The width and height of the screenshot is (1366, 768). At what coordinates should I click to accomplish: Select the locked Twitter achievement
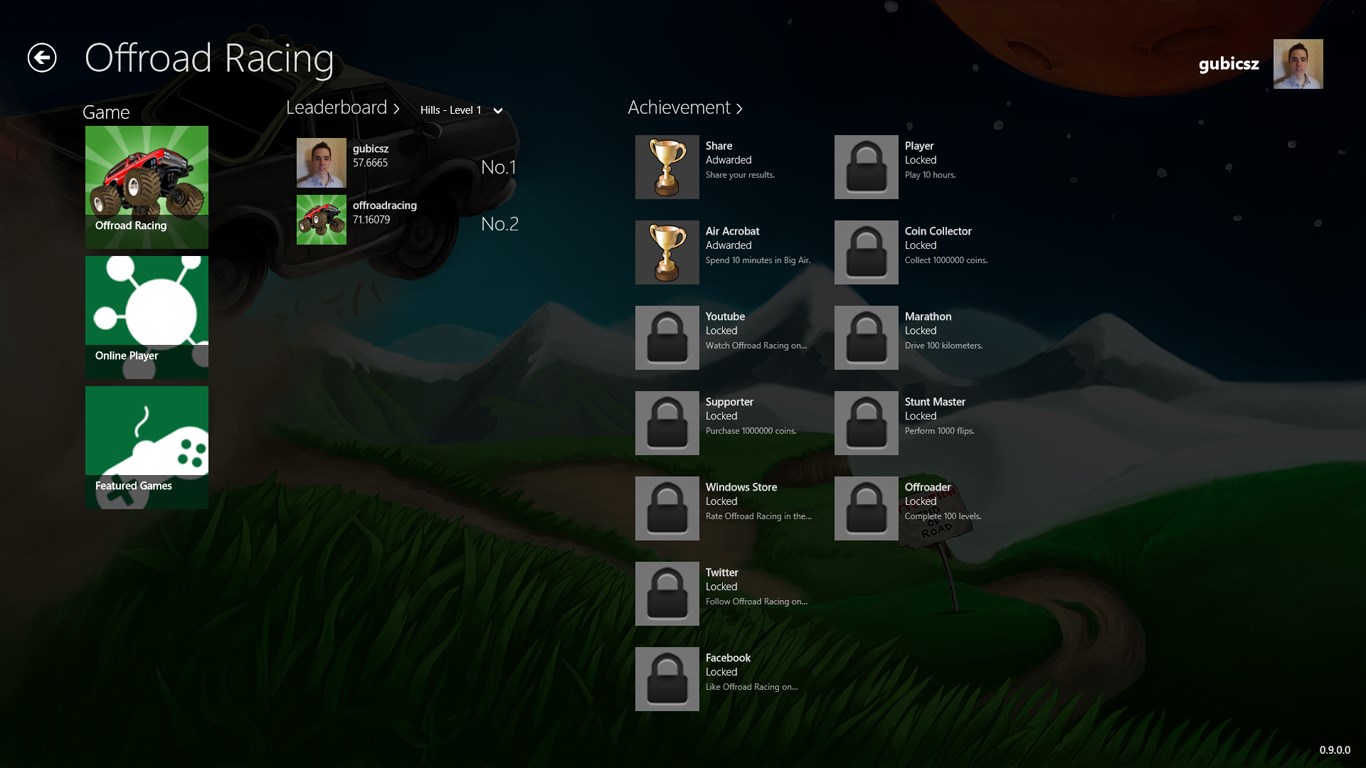(667, 594)
